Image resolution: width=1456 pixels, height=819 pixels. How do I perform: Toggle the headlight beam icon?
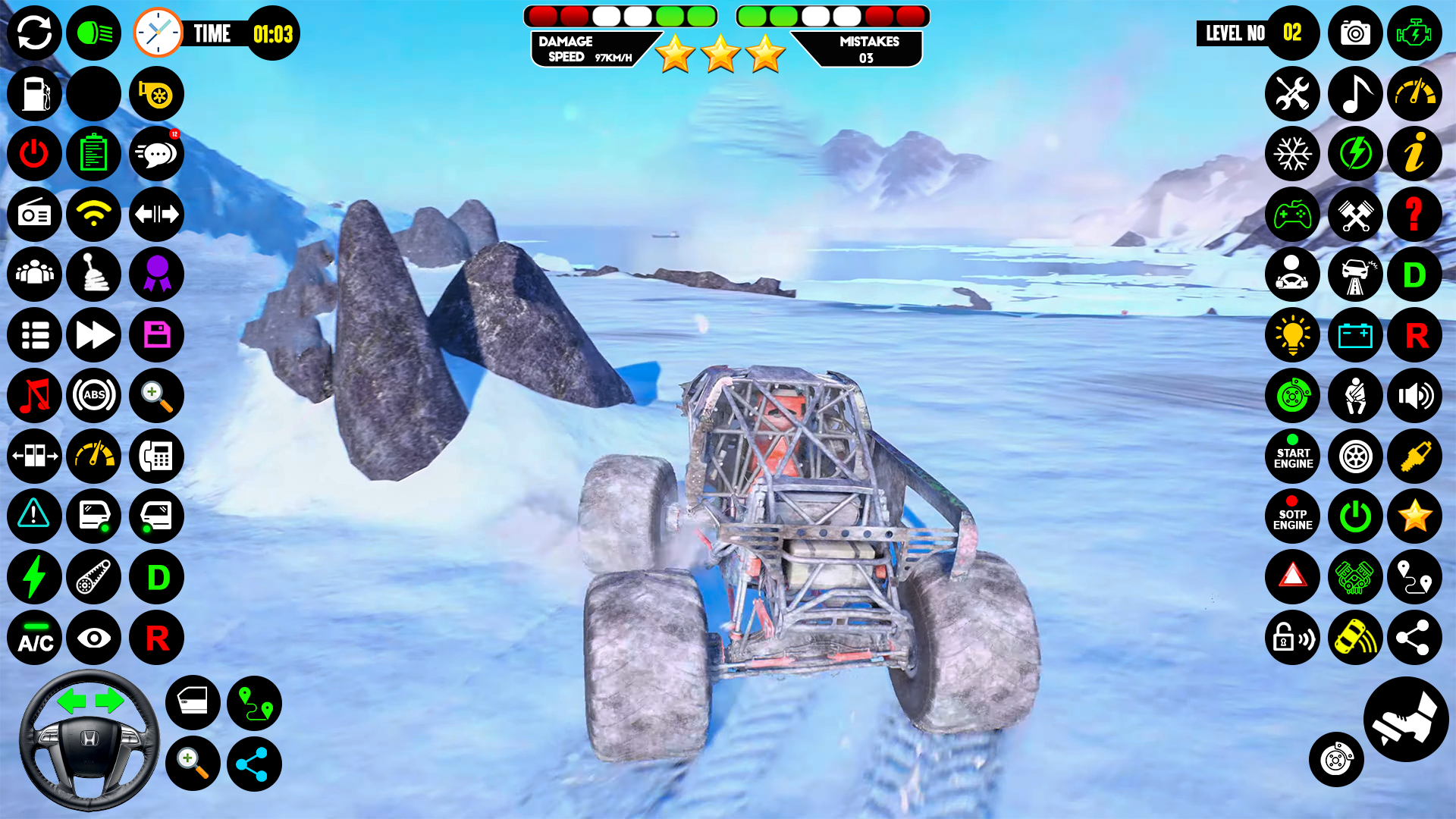coord(93,33)
